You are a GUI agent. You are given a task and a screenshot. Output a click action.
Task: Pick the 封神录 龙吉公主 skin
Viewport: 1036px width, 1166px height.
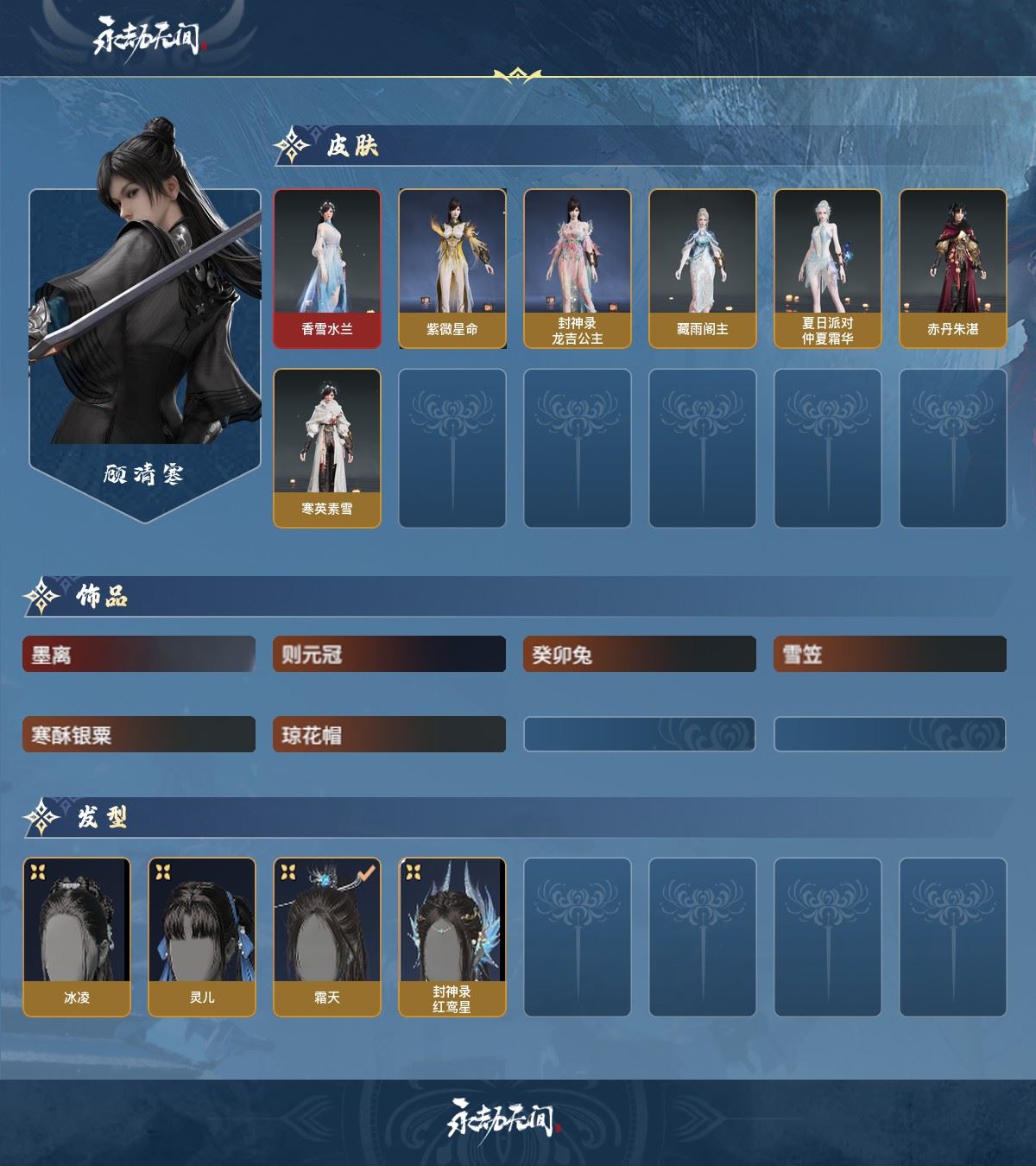point(578,269)
